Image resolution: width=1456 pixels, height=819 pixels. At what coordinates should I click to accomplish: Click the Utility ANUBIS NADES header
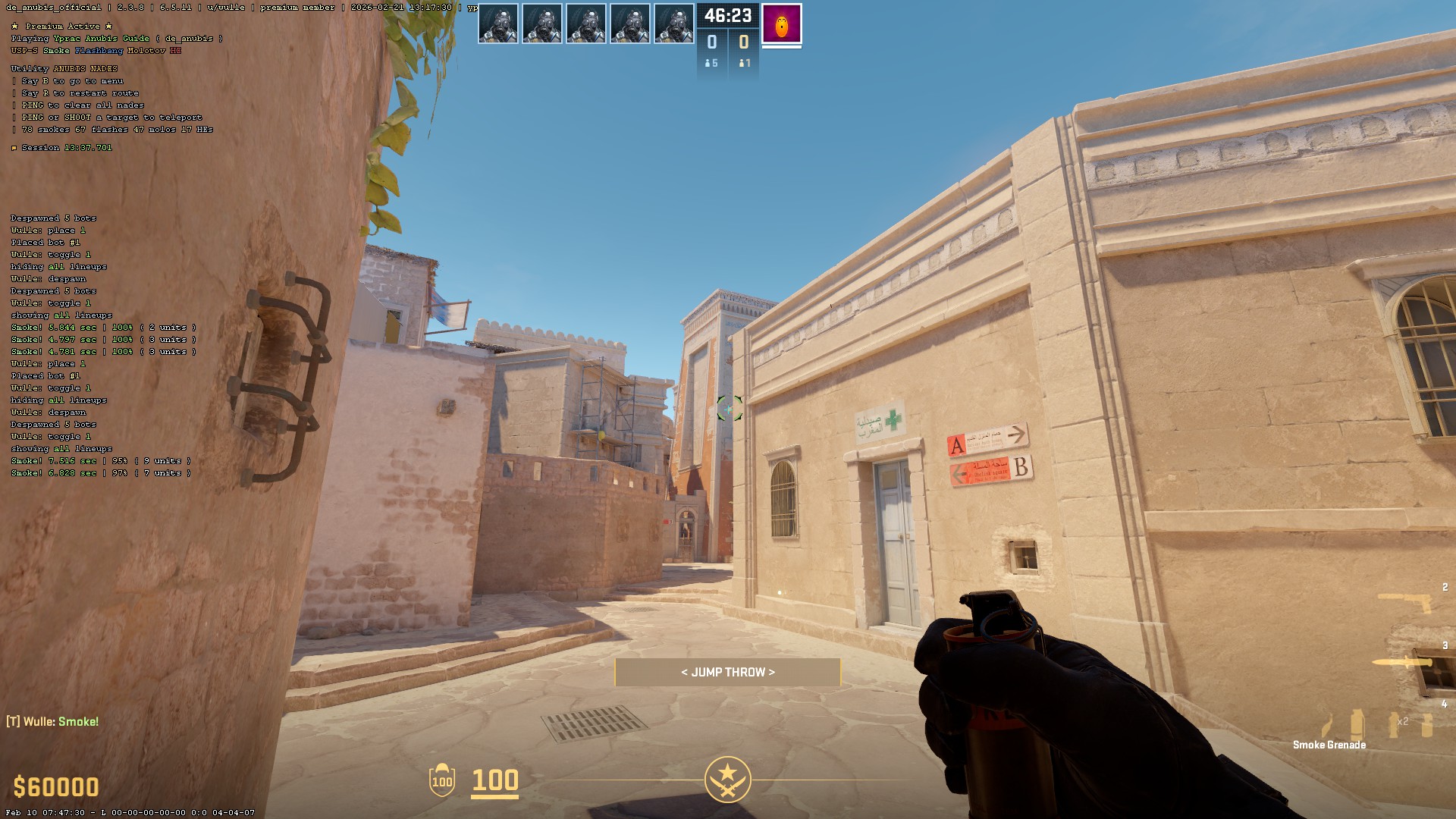[x=64, y=67]
